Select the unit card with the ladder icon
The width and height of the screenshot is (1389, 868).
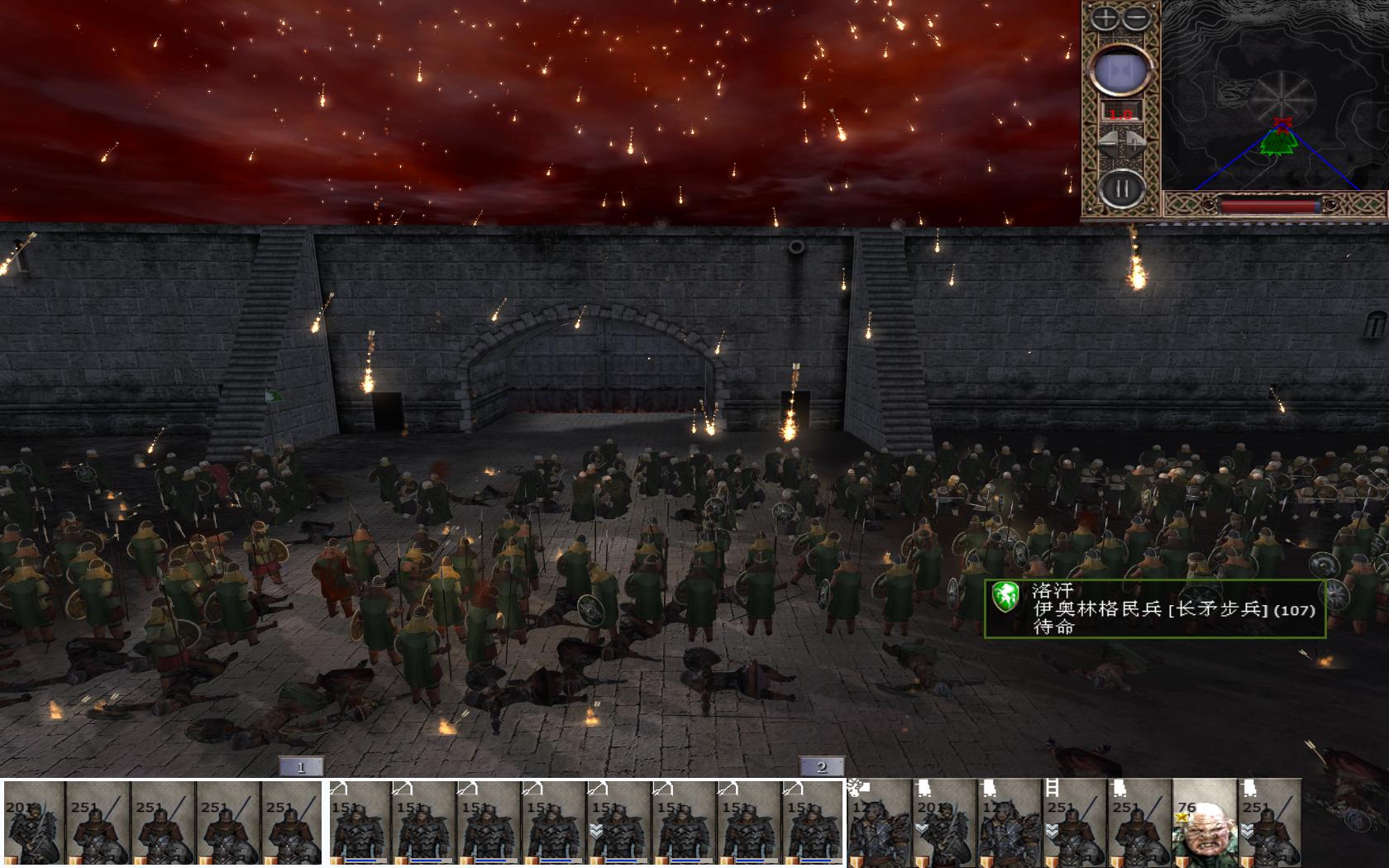pos(1074,823)
